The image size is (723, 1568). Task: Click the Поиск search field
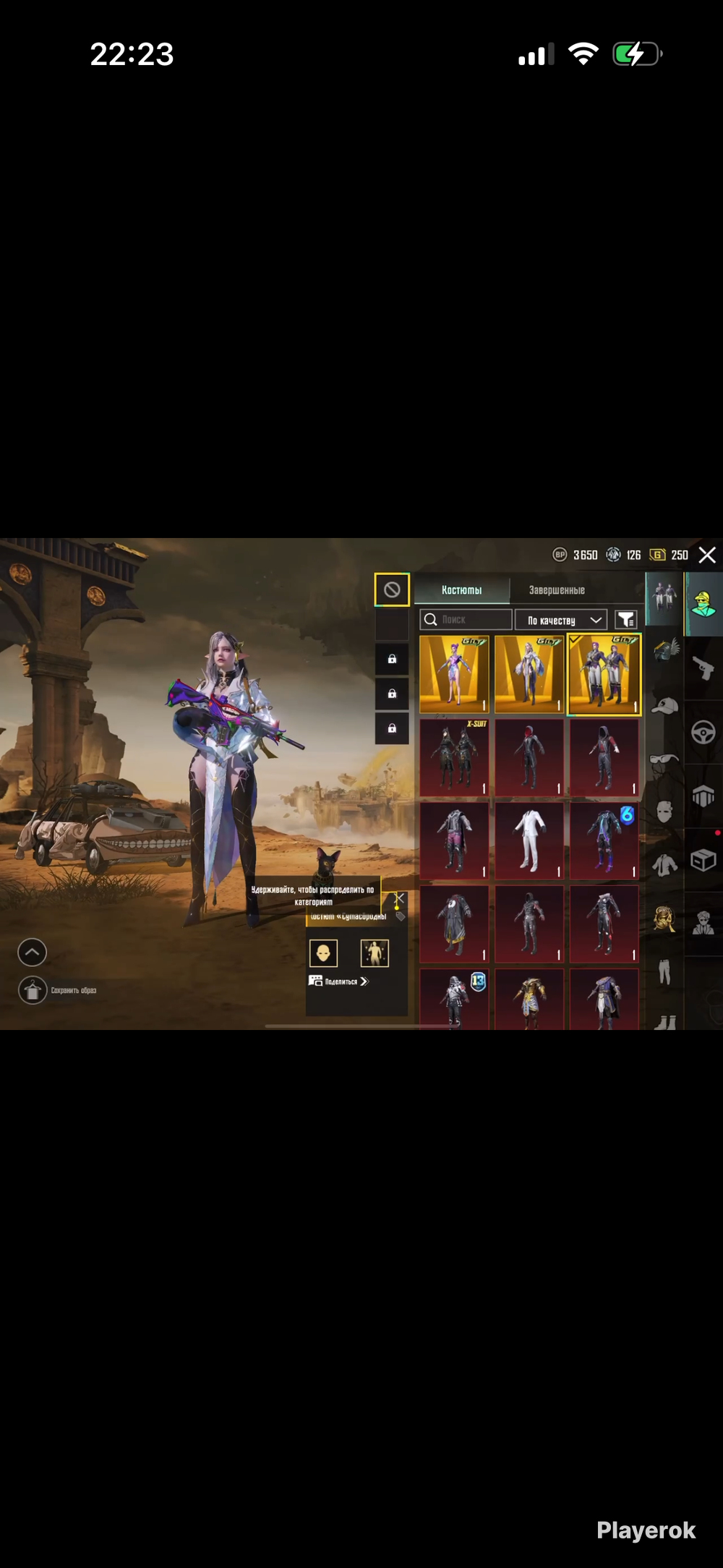466,620
